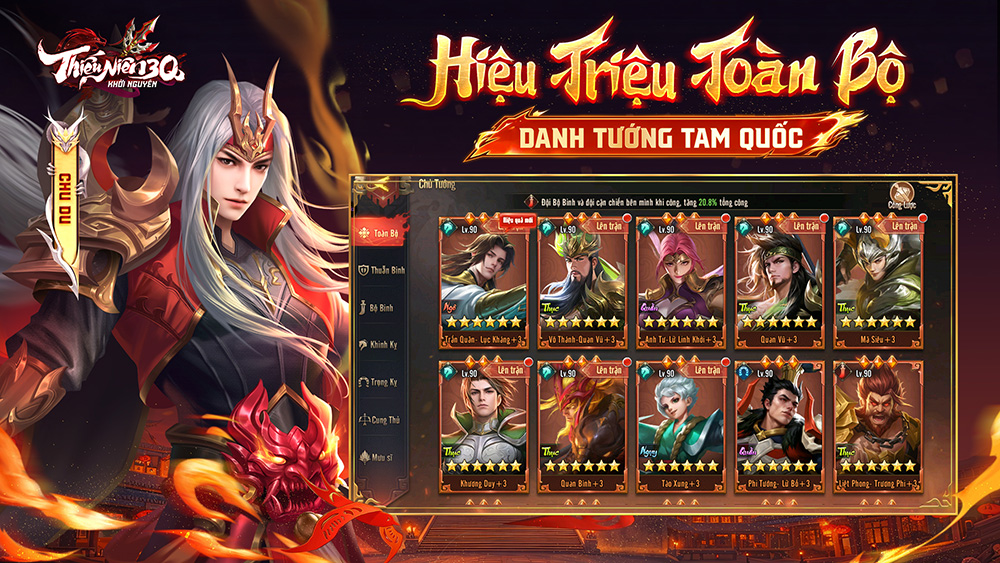1000x563 pixels.
Task: Select the Khương Duy hero card
Action: (x=483, y=423)
